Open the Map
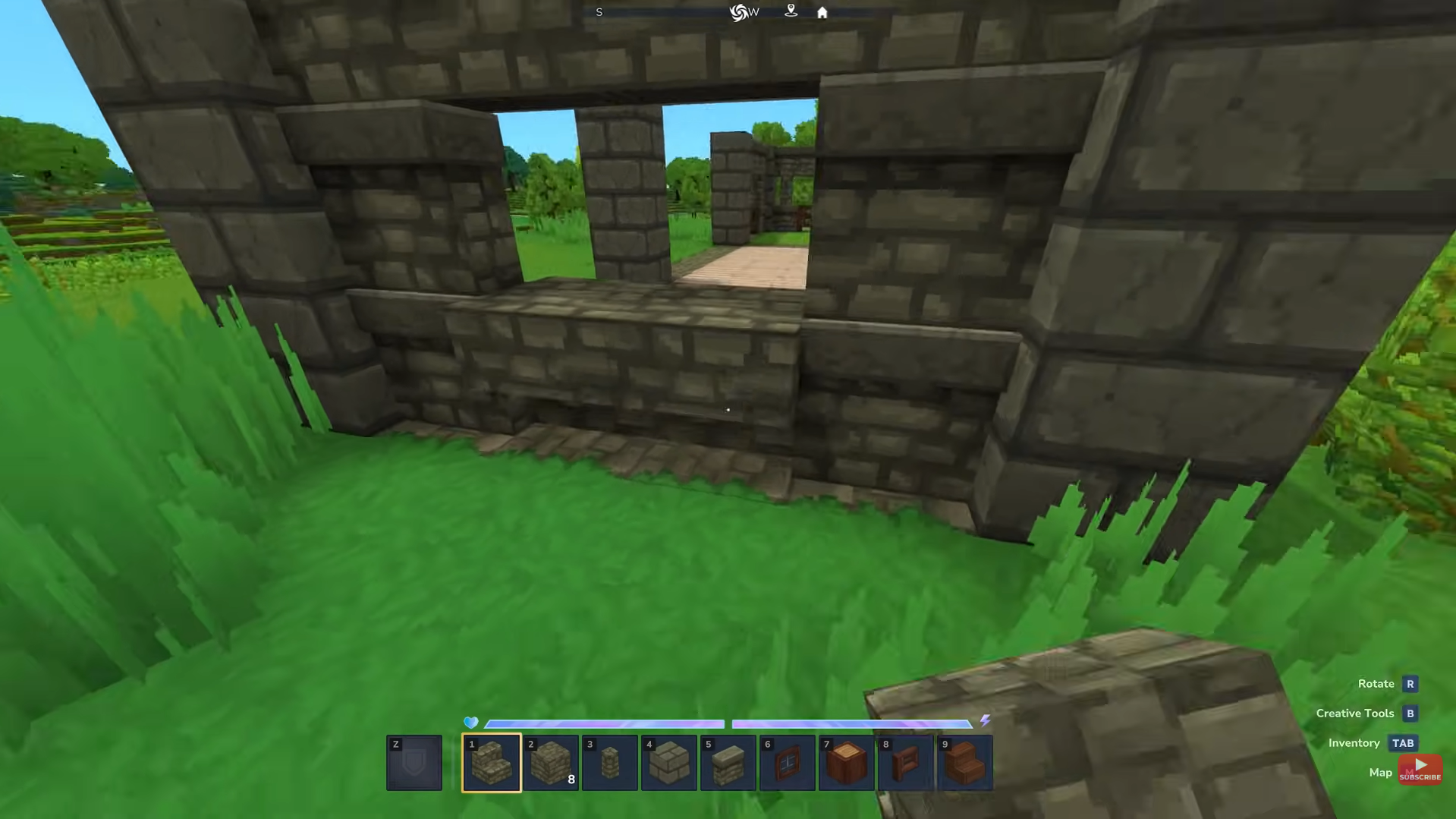 coord(1379,772)
